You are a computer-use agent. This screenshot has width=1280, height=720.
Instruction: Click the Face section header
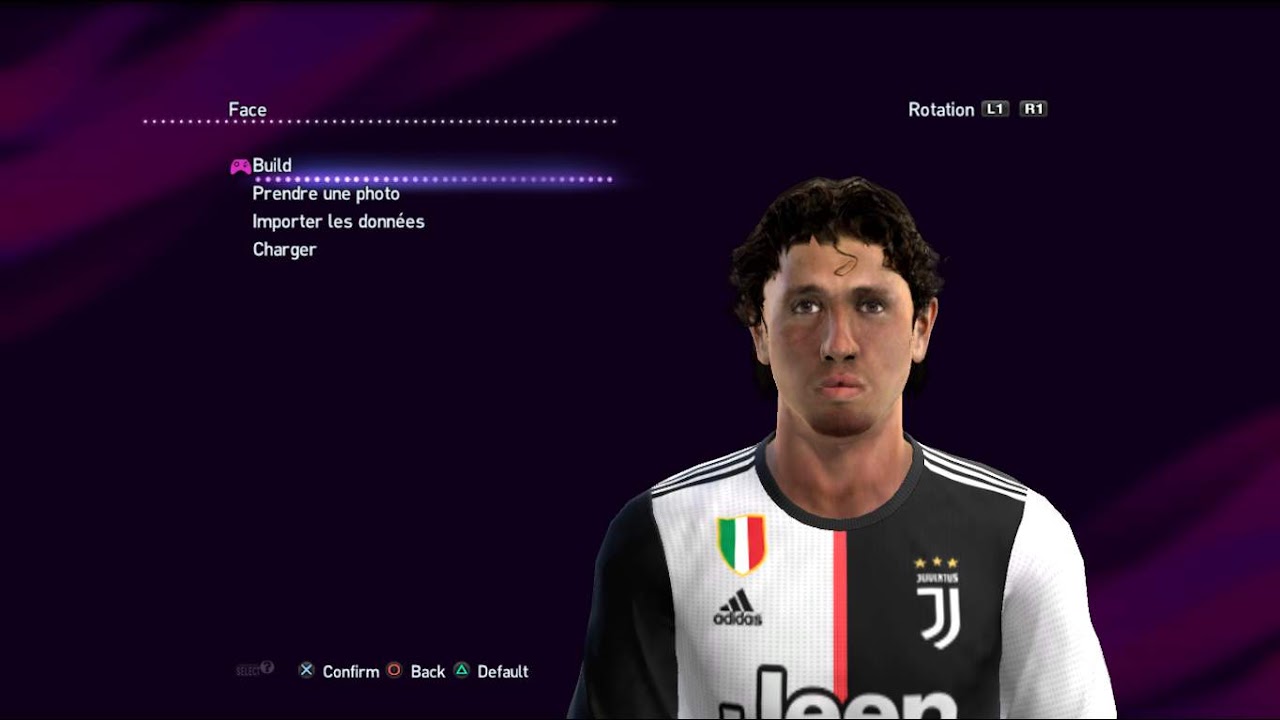click(250, 108)
